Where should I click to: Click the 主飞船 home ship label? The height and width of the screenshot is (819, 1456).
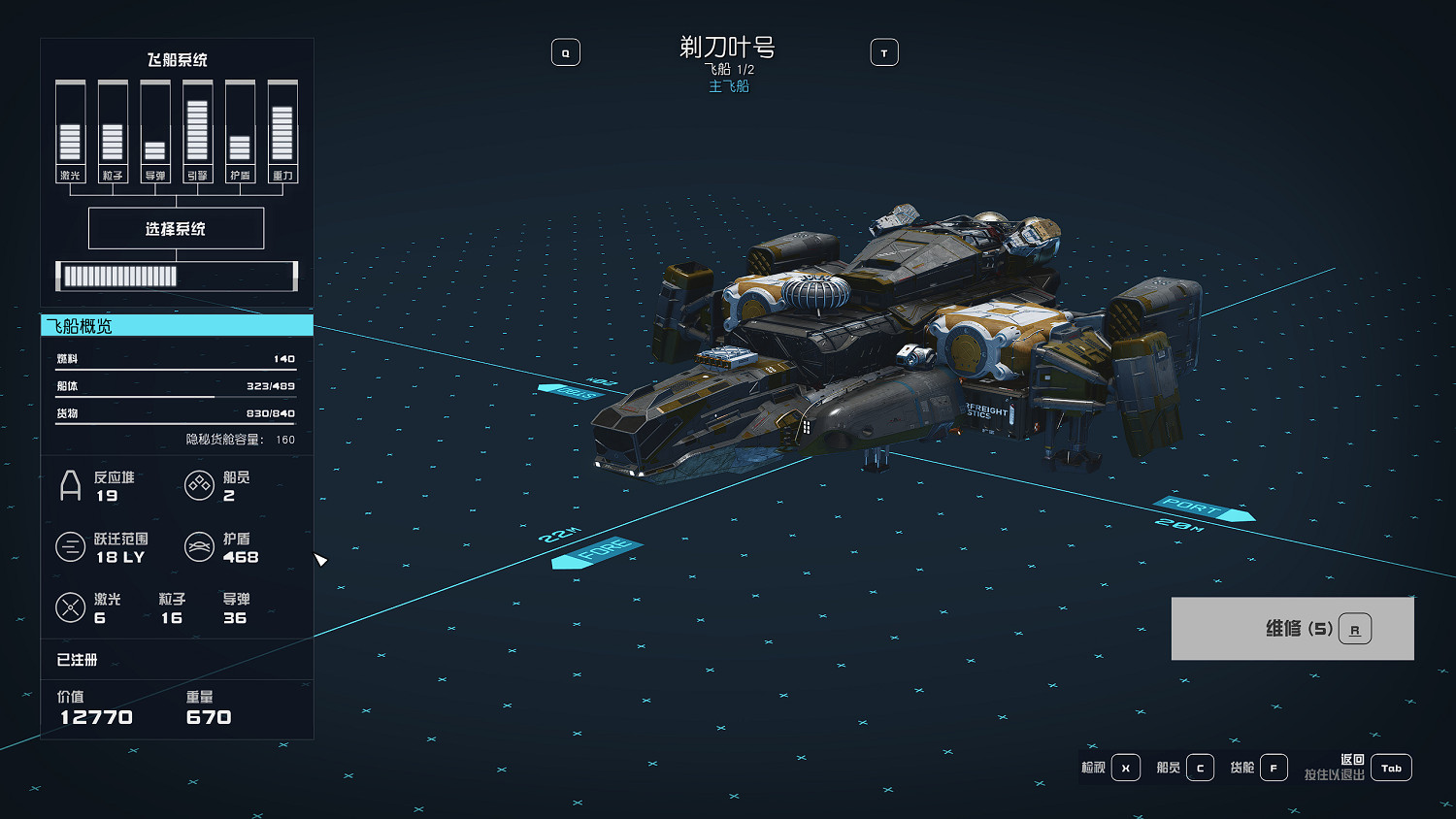click(x=727, y=85)
